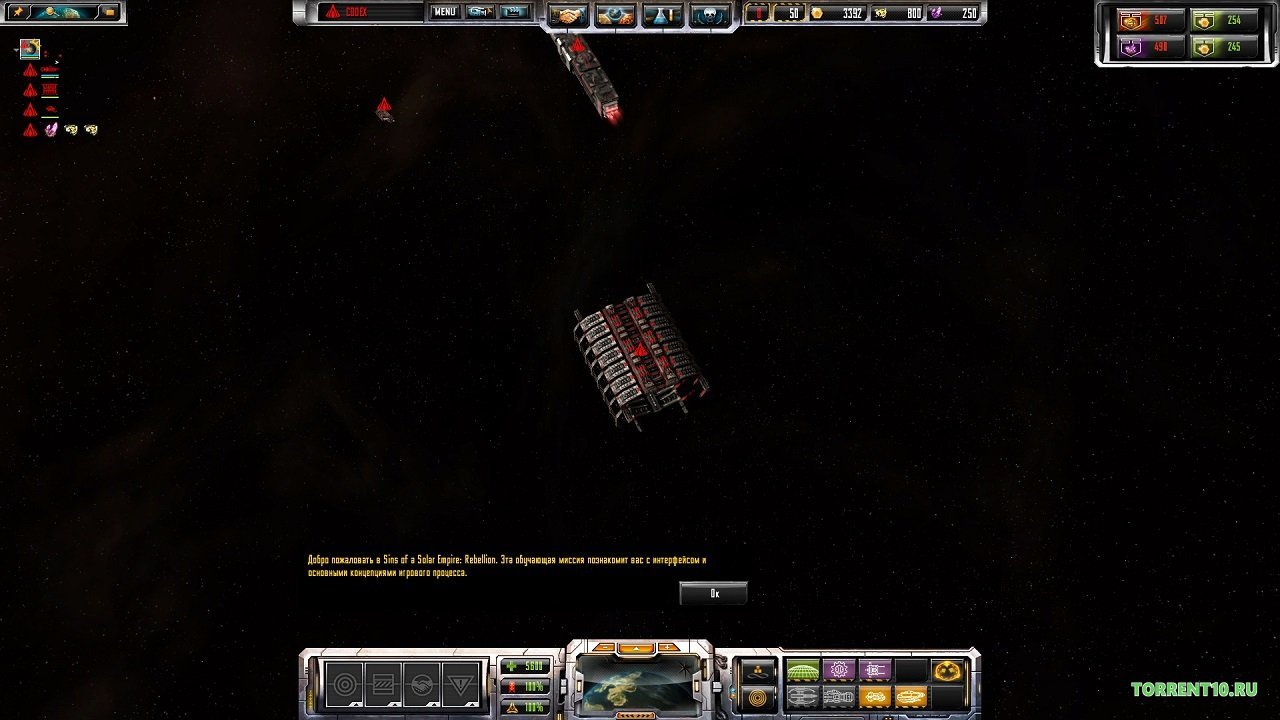Open the Research flask icon
The height and width of the screenshot is (720, 1280).
tap(660, 14)
